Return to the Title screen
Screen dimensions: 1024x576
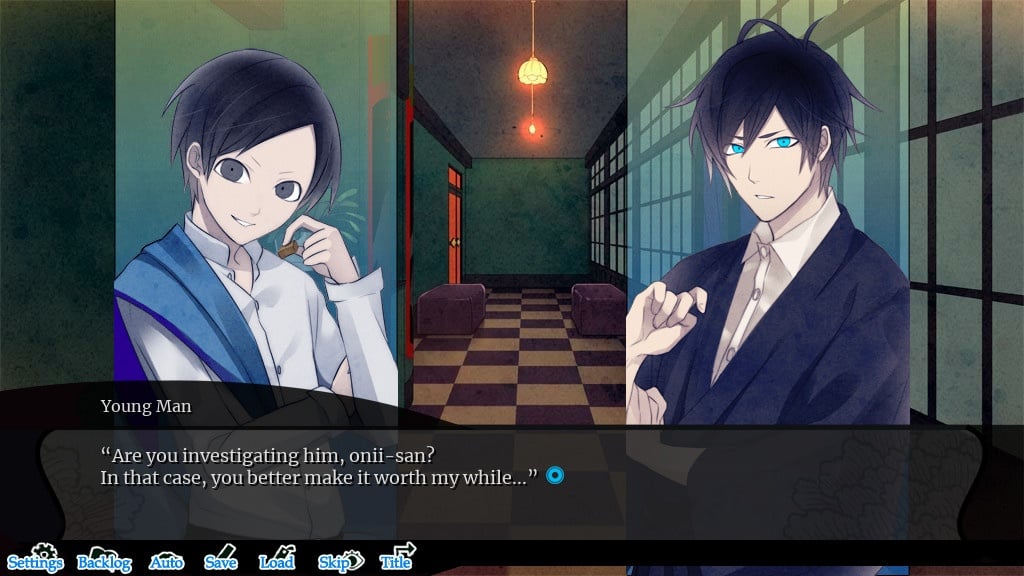coord(397,560)
